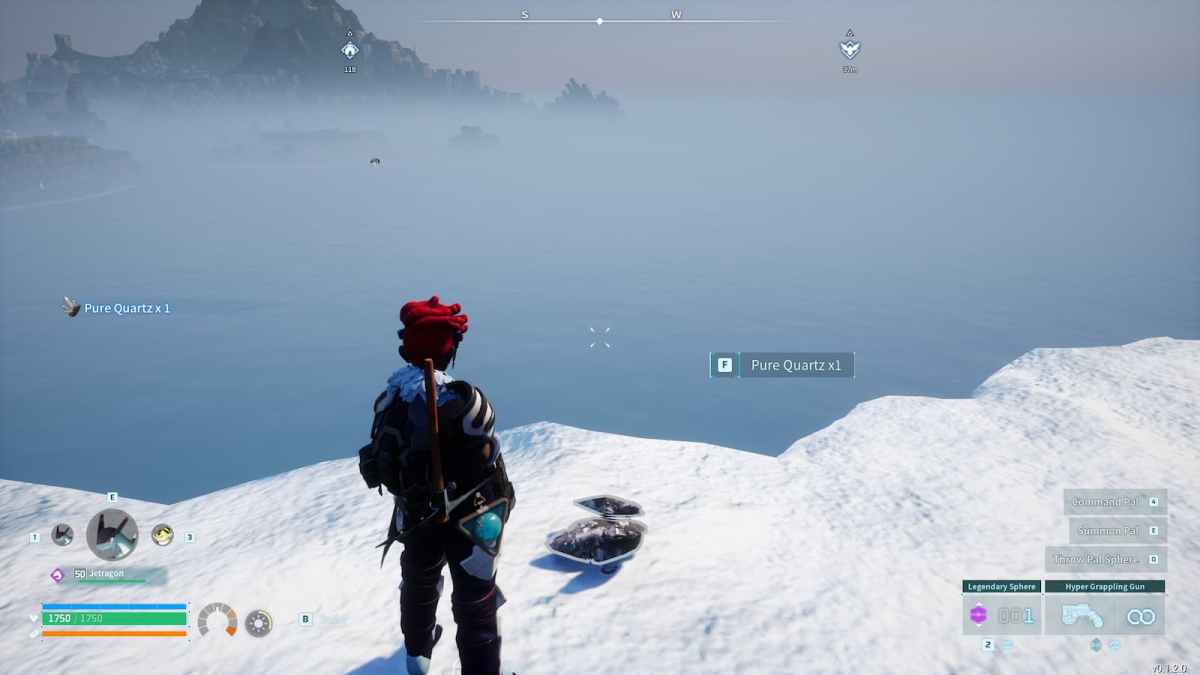Screen dimensions: 1200x675
Task: Select the Hyper Grappling Gun weapon slot
Action: (x=1105, y=615)
